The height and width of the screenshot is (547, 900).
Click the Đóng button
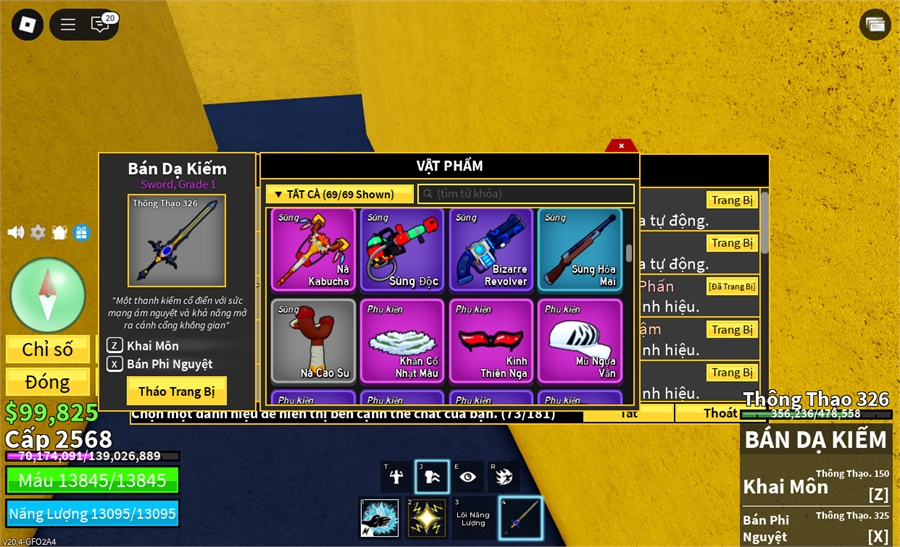pos(48,382)
